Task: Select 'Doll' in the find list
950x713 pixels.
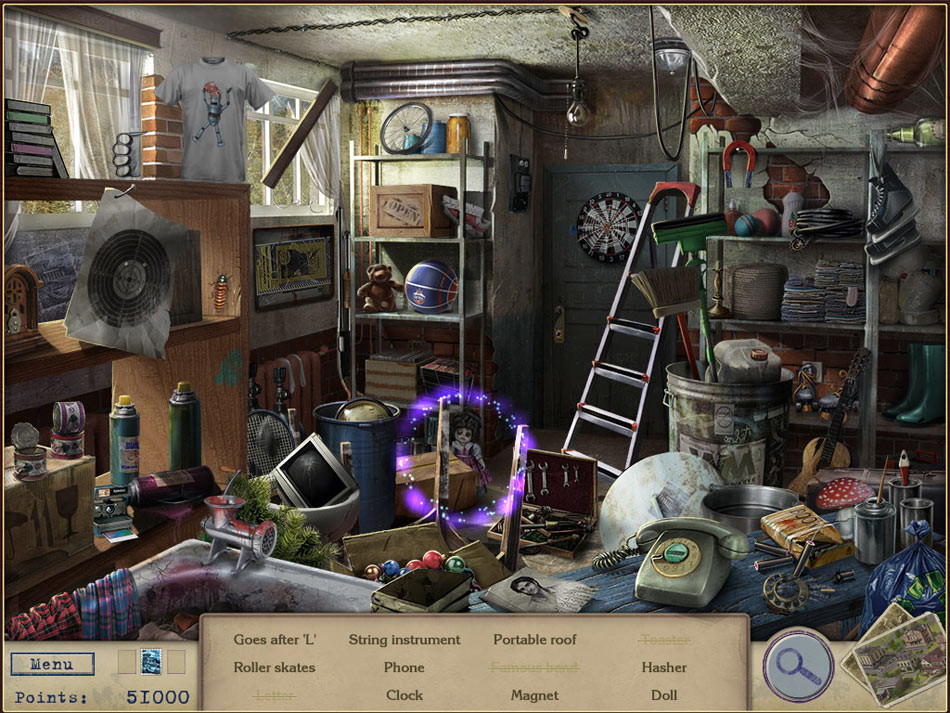Action: [664, 695]
